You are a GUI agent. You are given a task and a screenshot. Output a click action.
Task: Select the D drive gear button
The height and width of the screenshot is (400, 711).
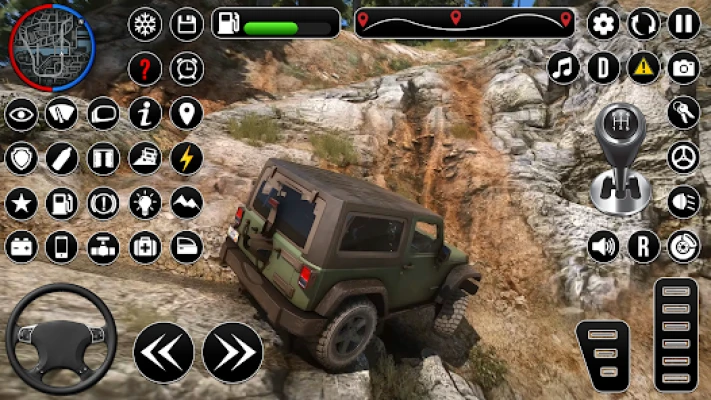click(603, 68)
